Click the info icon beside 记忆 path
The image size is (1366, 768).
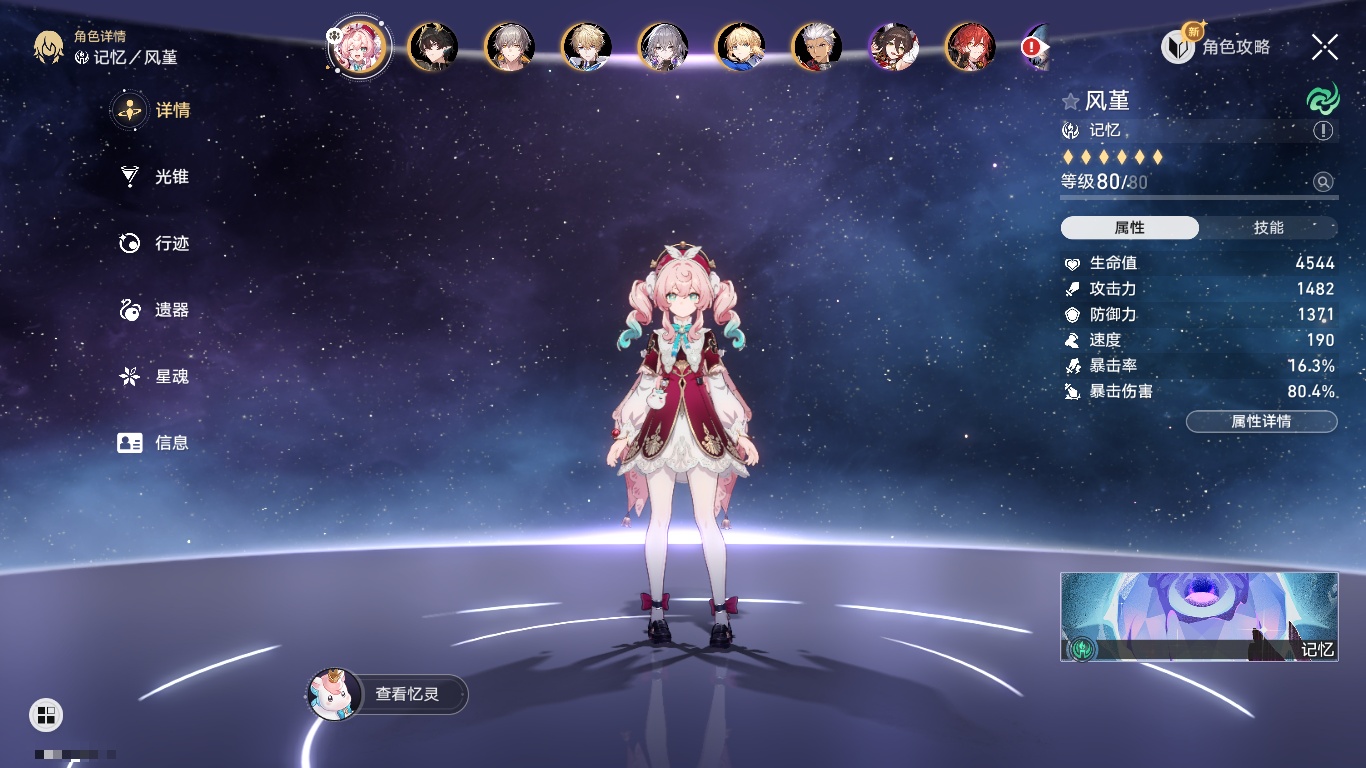(x=1323, y=131)
